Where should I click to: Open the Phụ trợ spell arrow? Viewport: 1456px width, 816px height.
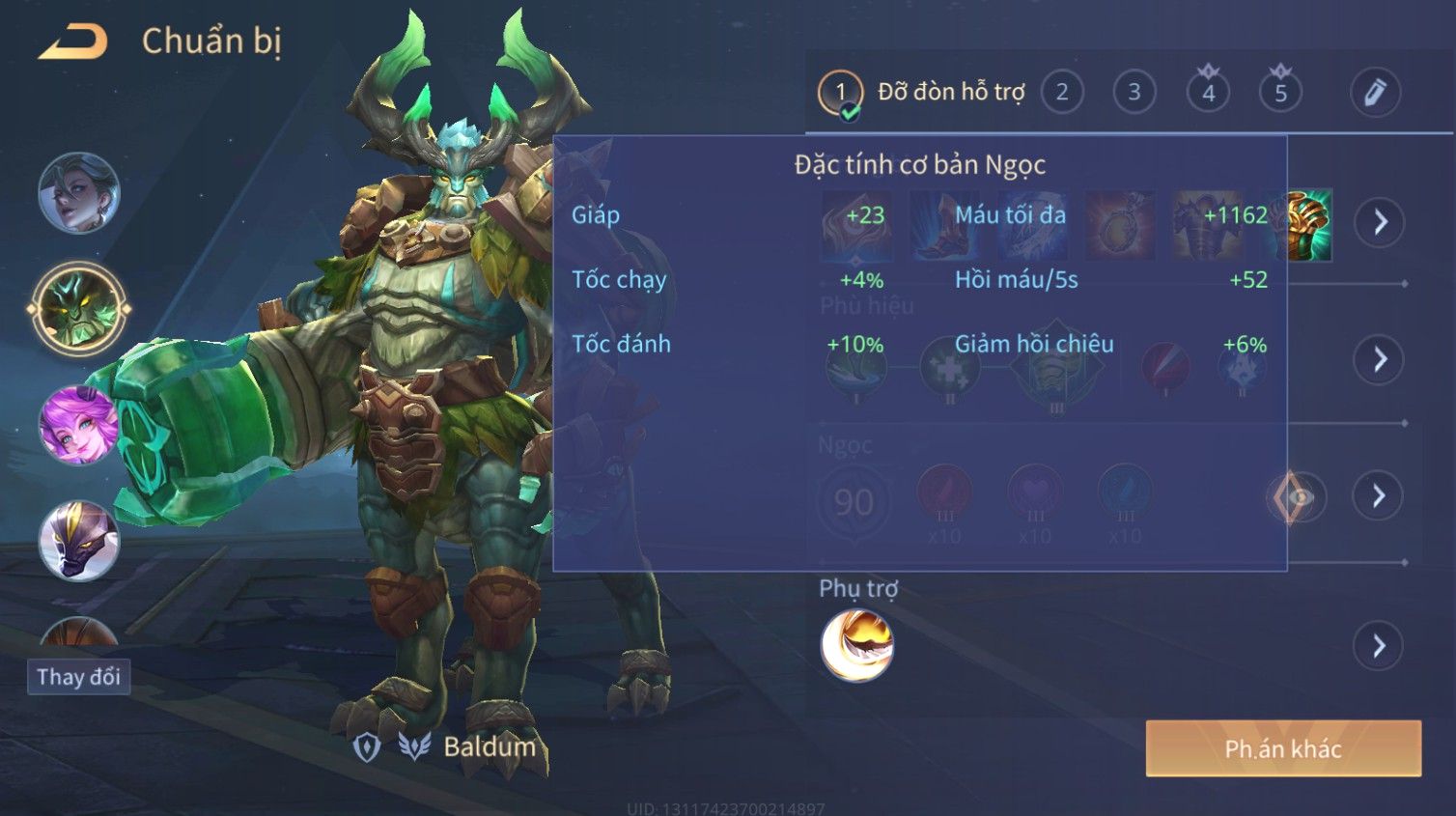1379,645
